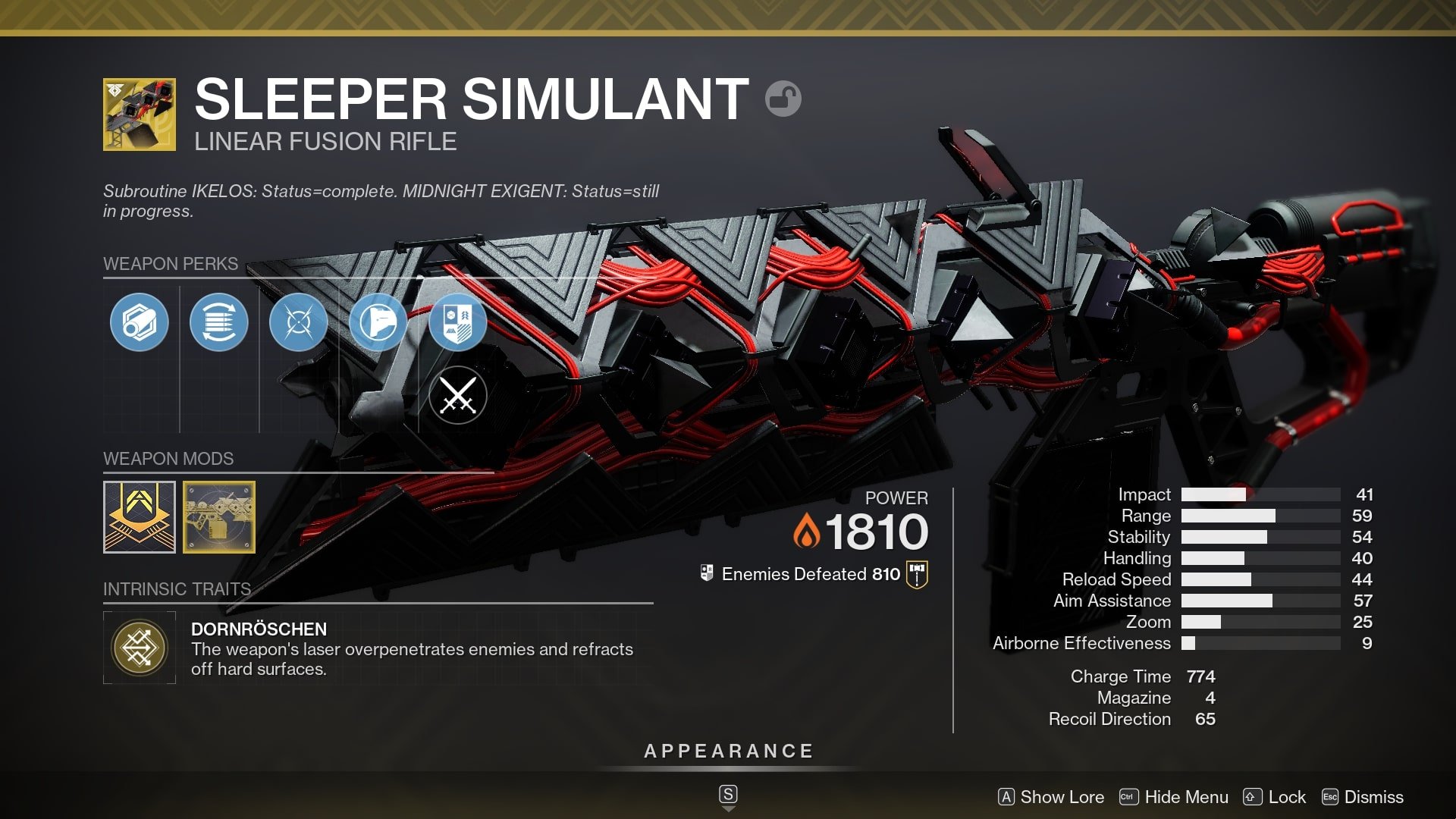Screen dimensions: 1456x819
Task: Select the golden Sleeper Catalyst mod slot
Action: tap(219, 517)
